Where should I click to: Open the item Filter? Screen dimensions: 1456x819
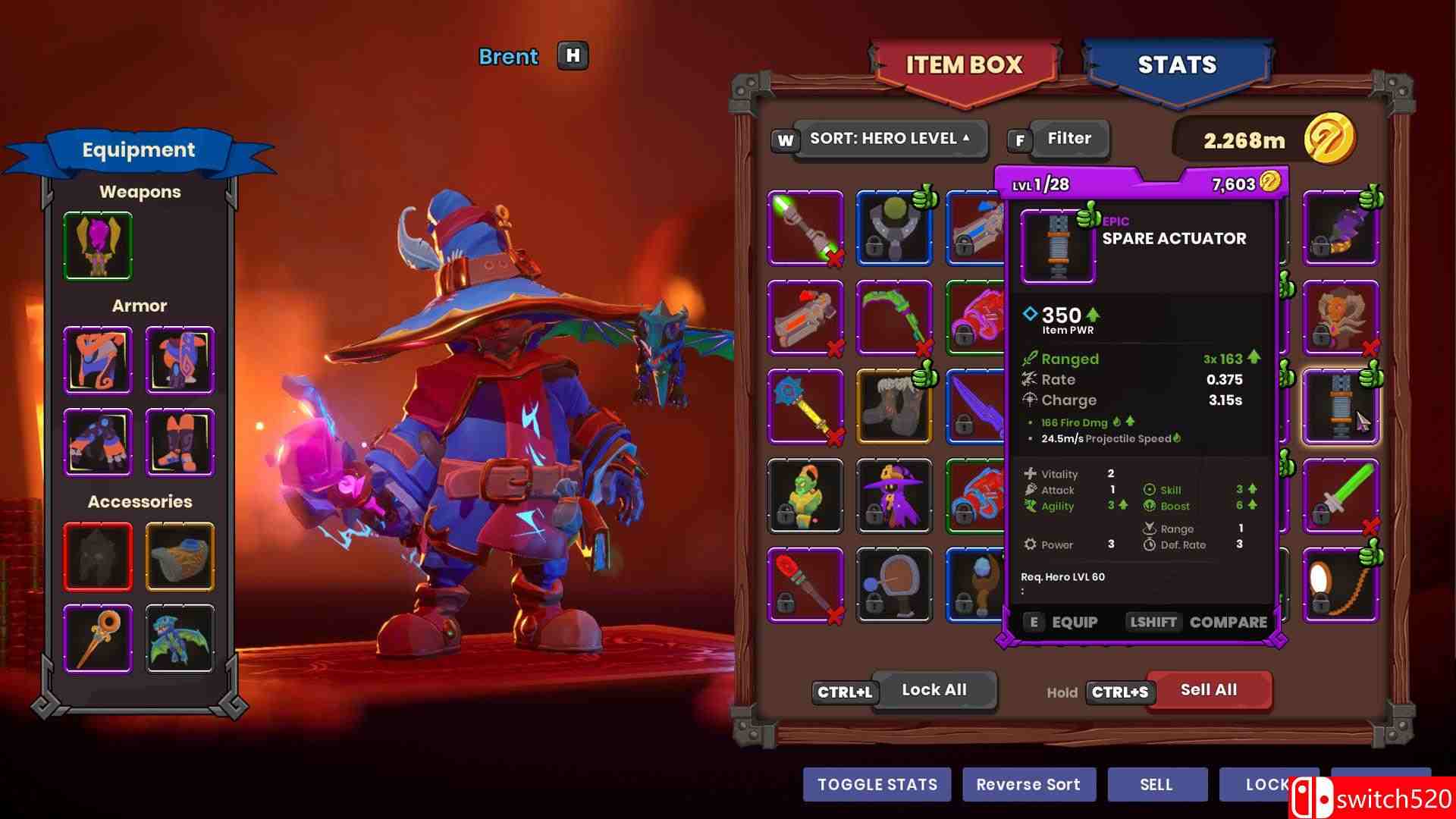pos(1068,139)
